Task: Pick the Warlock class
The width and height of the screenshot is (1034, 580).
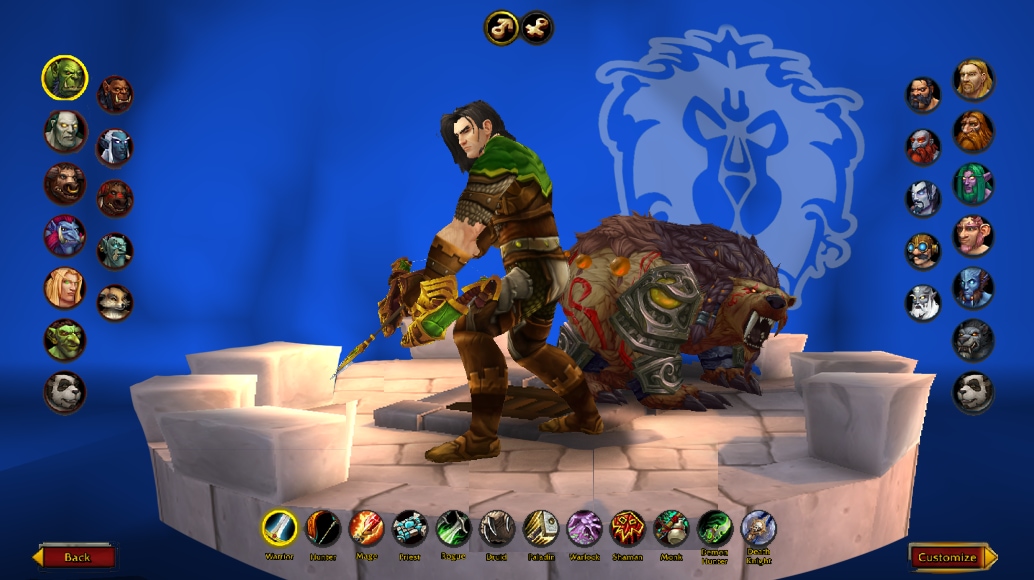Action: 584,527
